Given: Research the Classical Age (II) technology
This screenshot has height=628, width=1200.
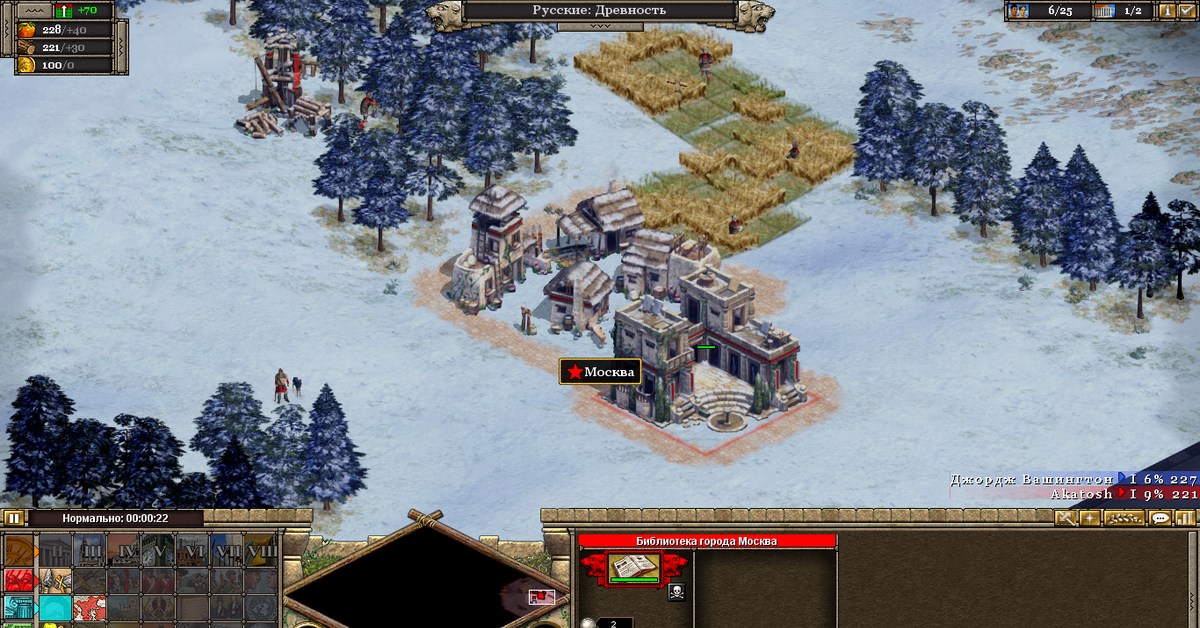Looking at the screenshot, I should (x=54, y=551).
